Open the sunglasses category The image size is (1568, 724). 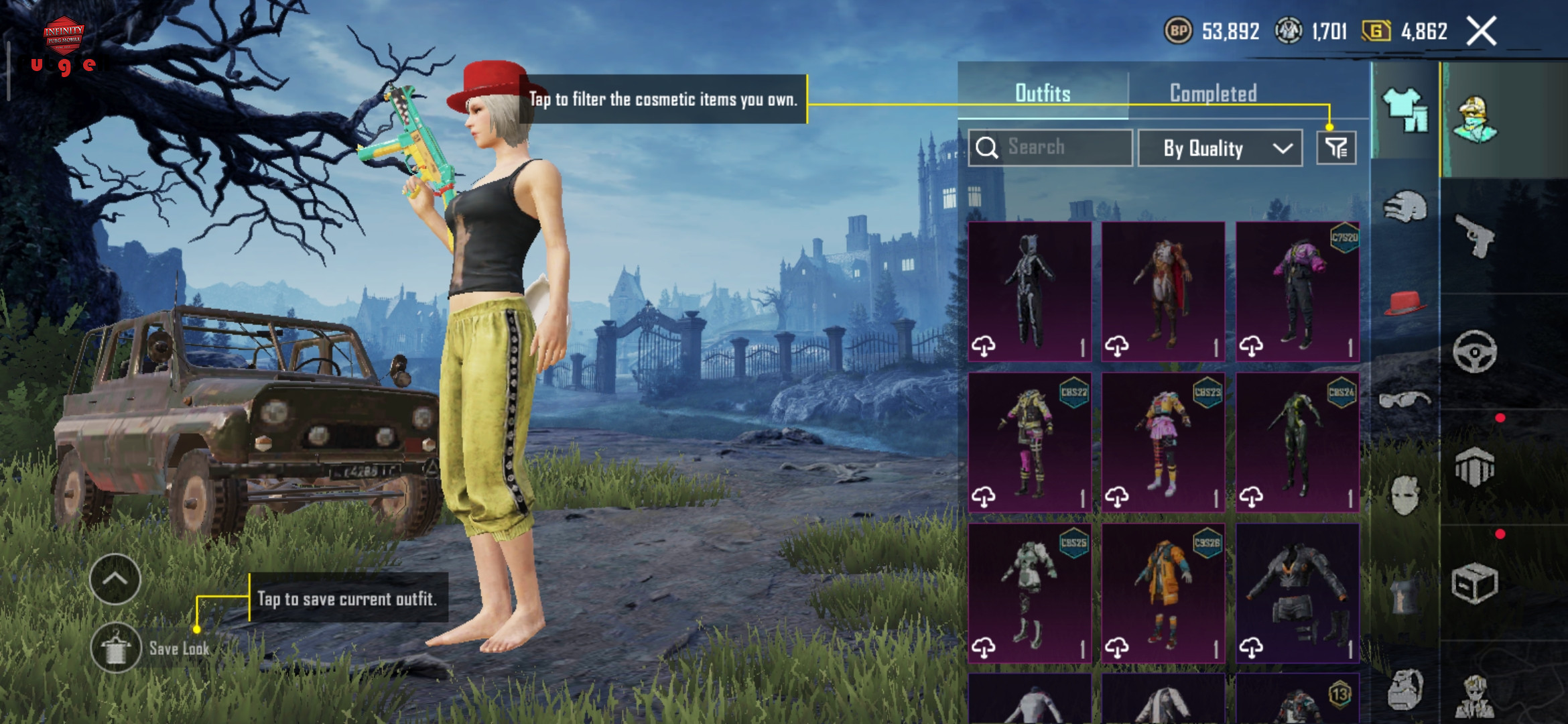coord(1404,401)
